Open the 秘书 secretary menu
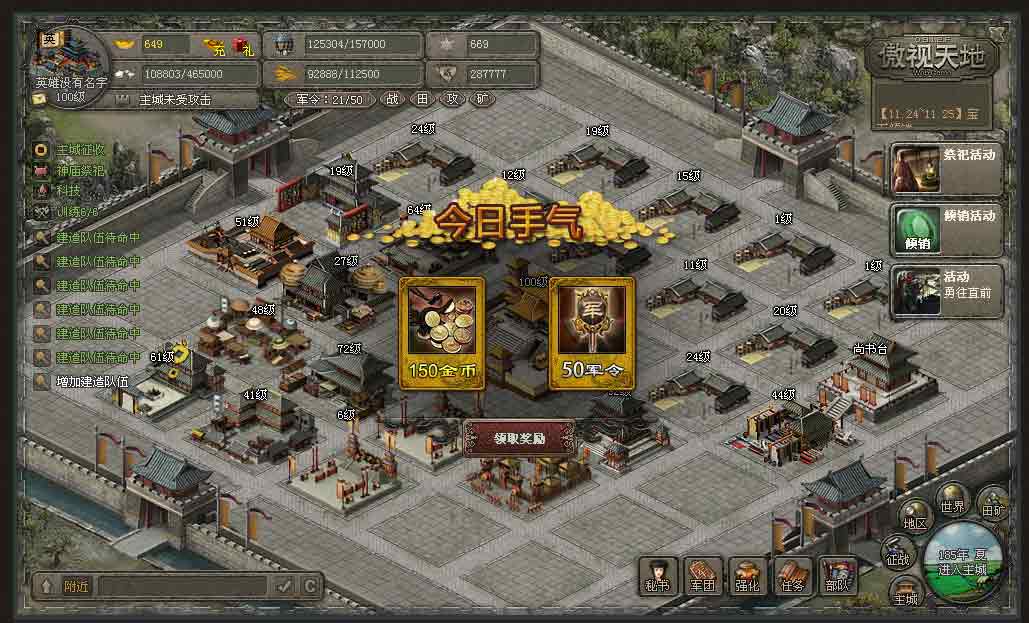Viewport: 1029px width, 623px height. pyautogui.click(x=659, y=576)
